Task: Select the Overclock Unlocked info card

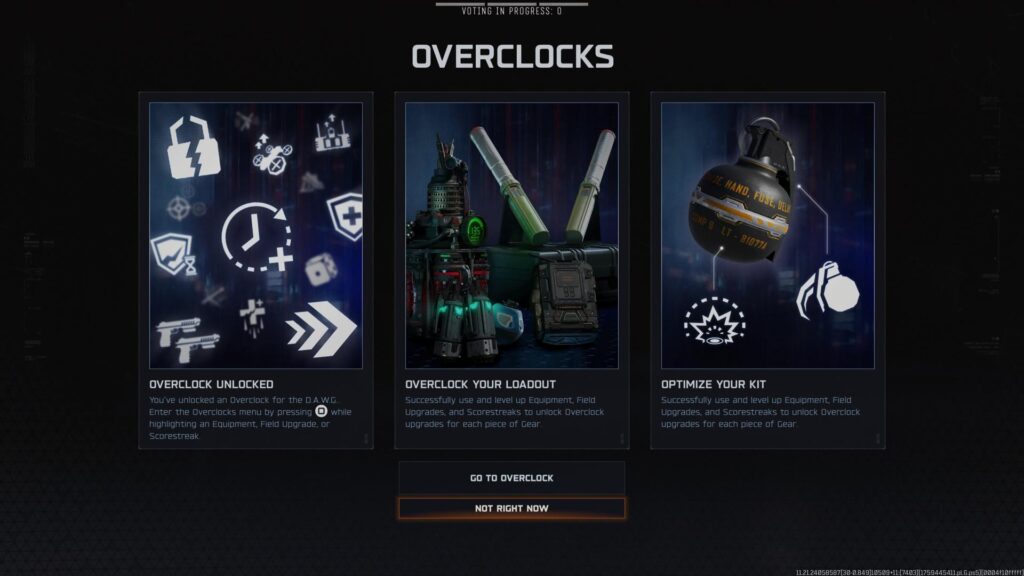Action: [256, 270]
